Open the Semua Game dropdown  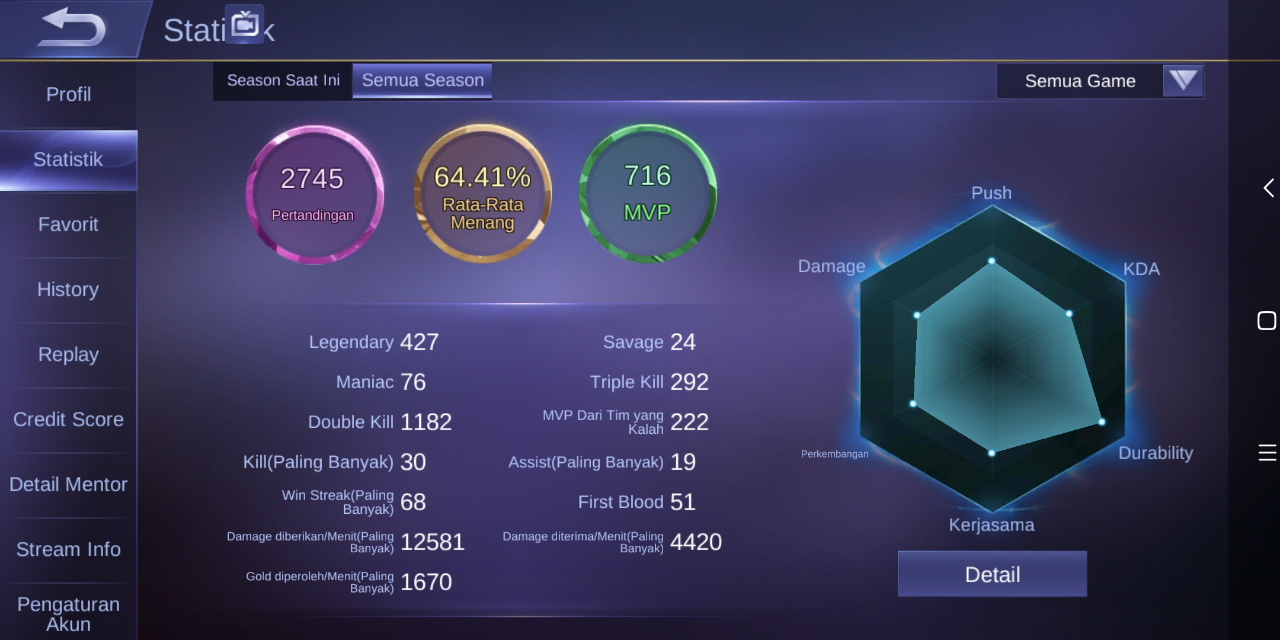[x=1100, y=81]
